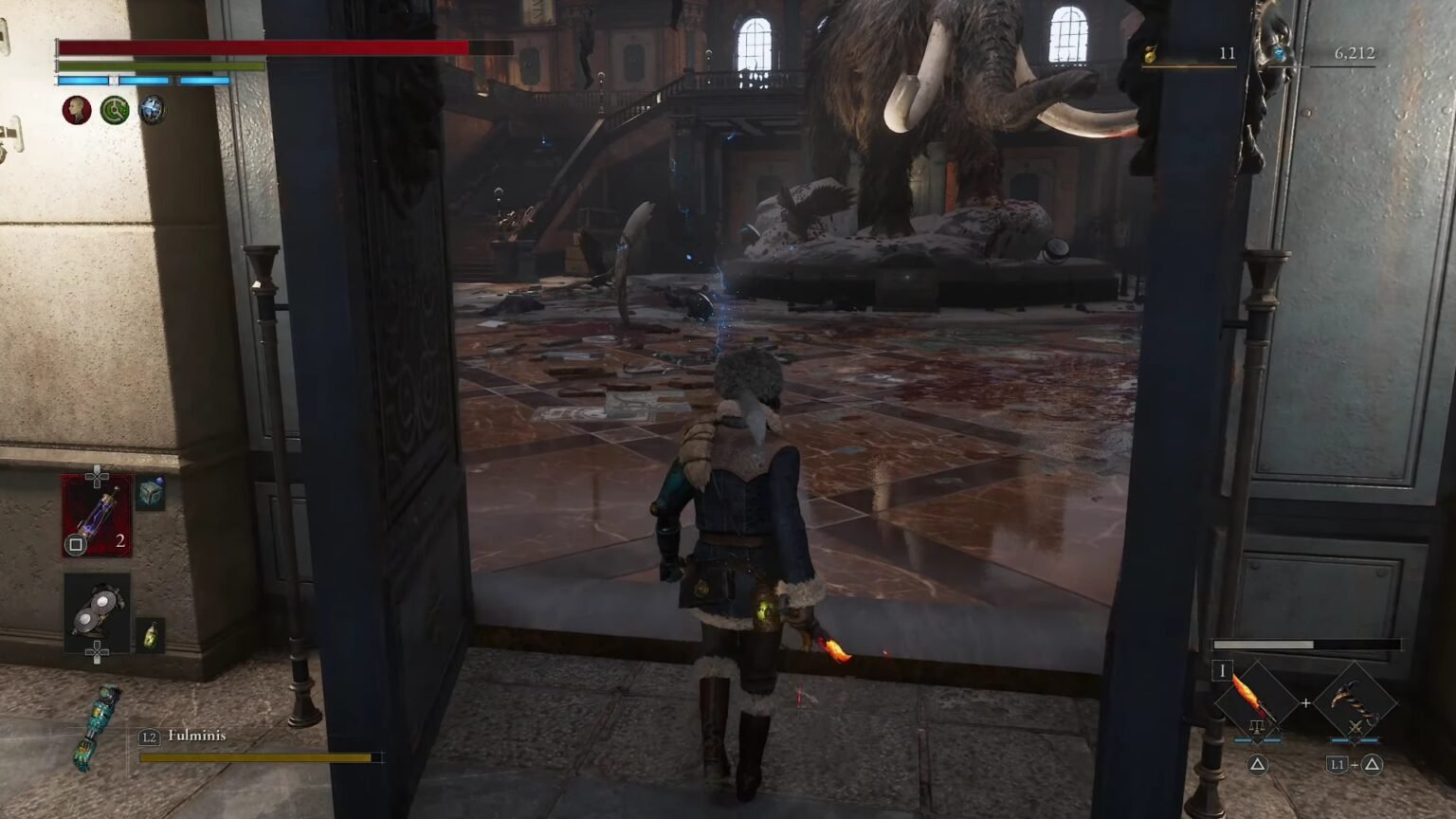Image resolution: width=1456 pixels, height=819 pixels.
Task: Select the flame blade weapon slot
Action: (x=1256, y=702)
